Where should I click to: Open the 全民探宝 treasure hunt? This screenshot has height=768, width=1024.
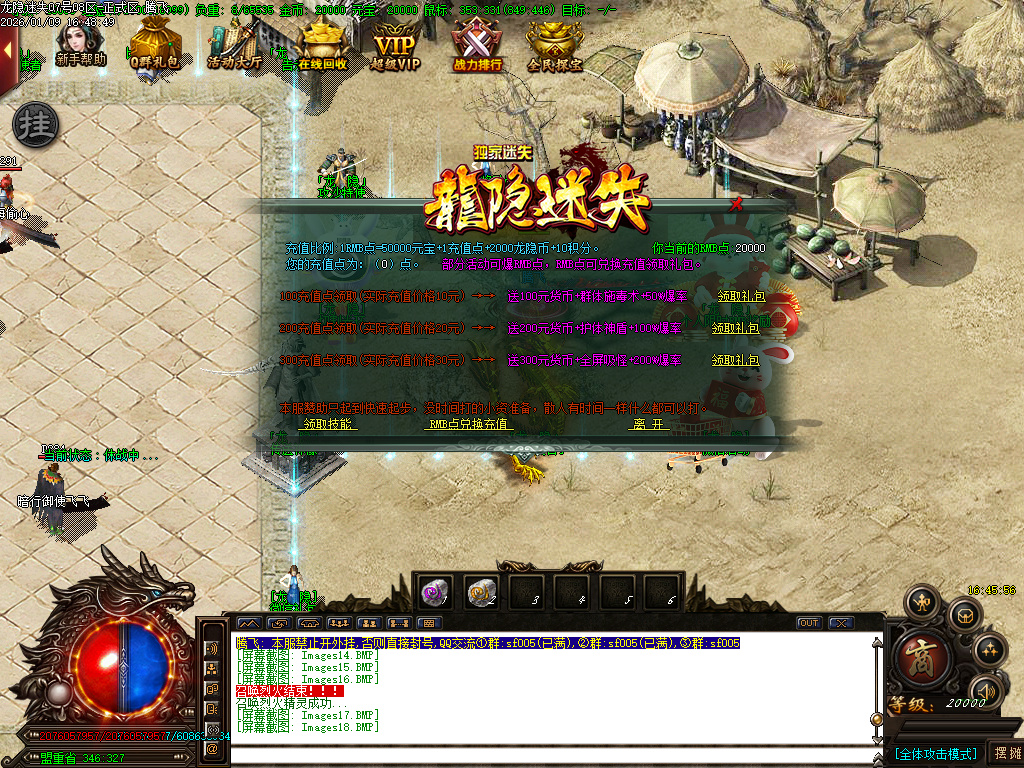(x=555, y=46)
